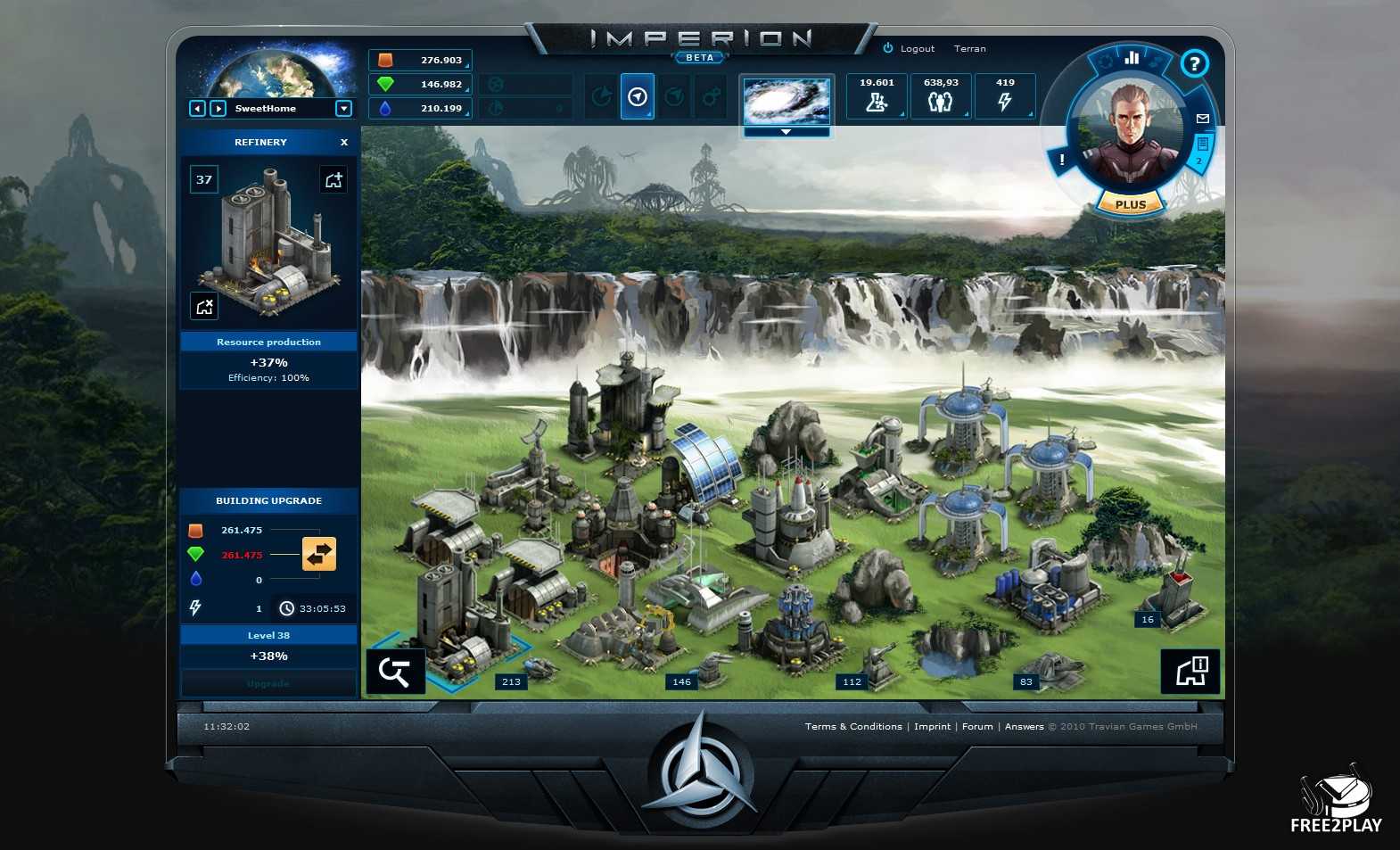This screenshot has height=850, width=1400.
Task: Open the Terms & Conditions link
Action: coord(853,727)
